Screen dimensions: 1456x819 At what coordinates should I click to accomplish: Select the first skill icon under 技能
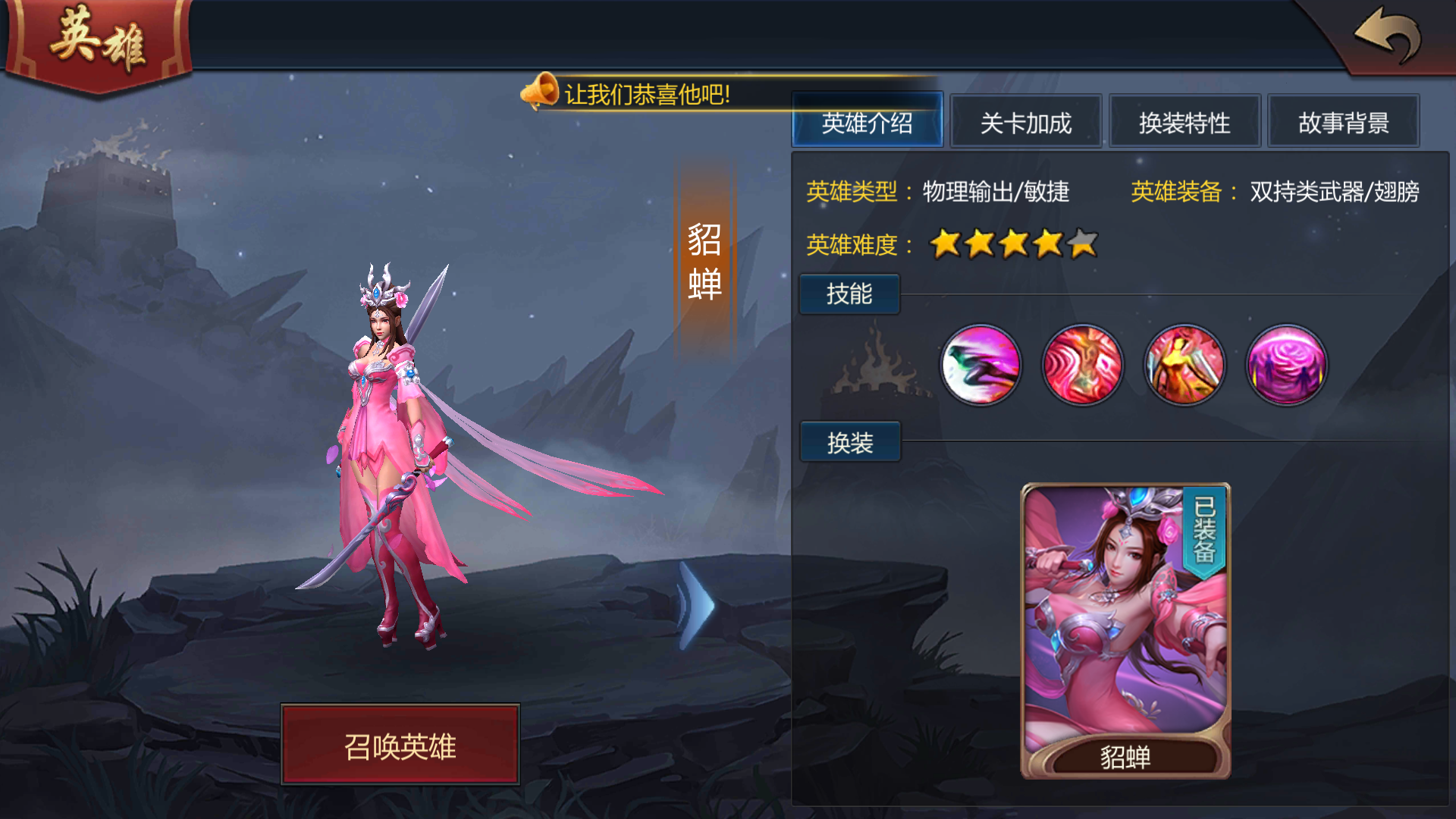[981, 366]
